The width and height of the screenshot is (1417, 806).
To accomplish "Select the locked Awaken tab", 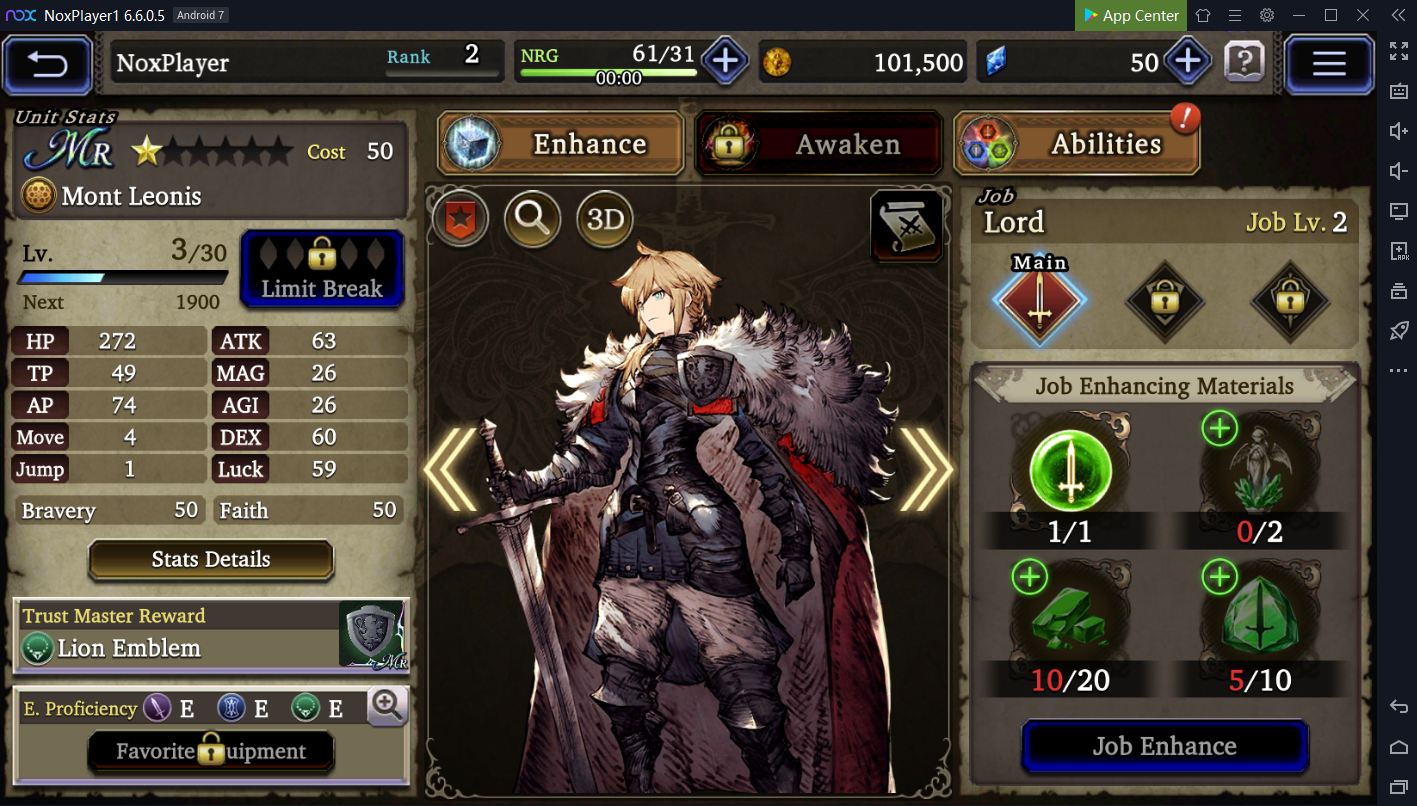I will point(819,144).
